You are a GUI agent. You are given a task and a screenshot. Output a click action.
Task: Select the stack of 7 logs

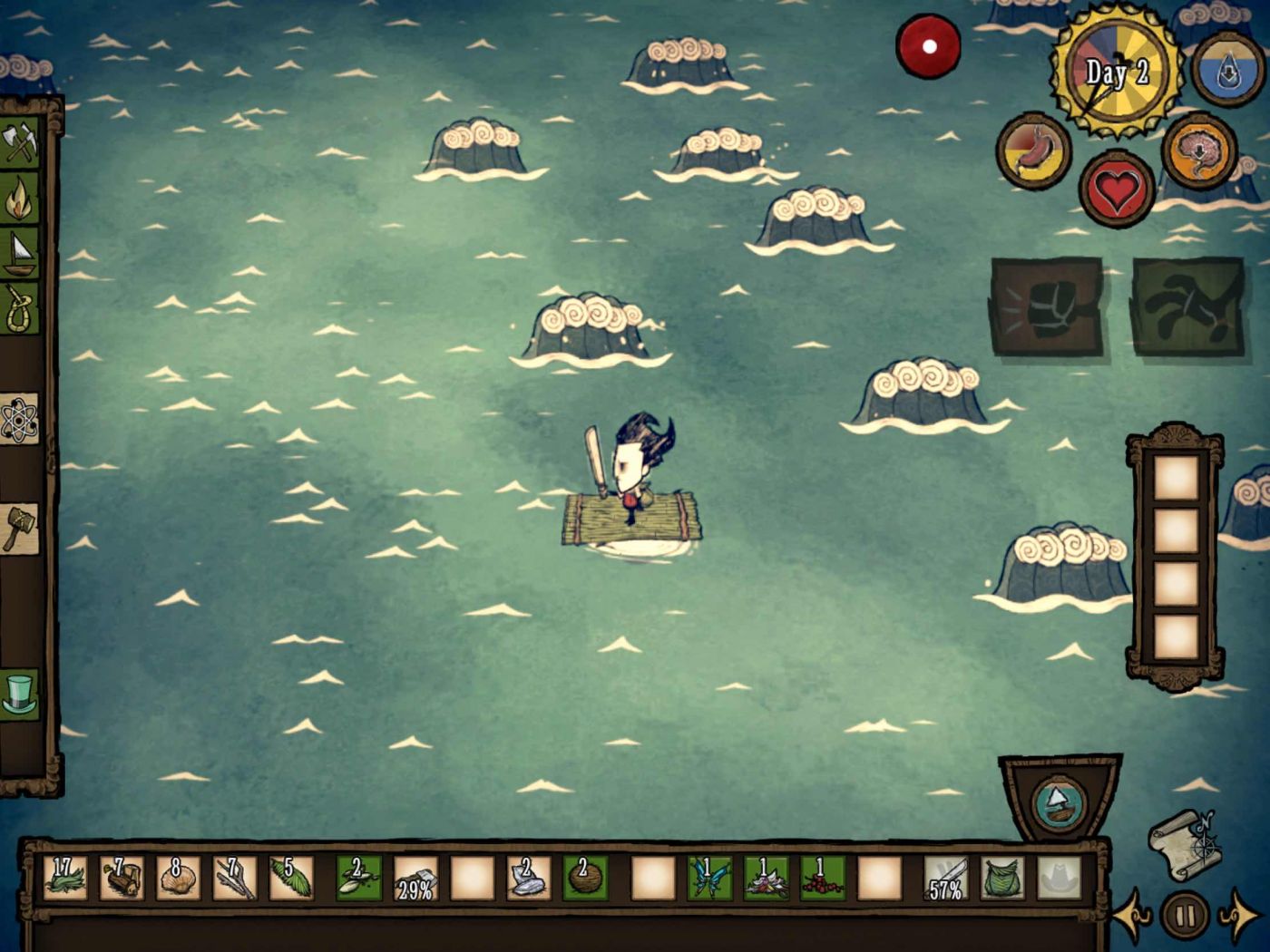coord(122,878)
